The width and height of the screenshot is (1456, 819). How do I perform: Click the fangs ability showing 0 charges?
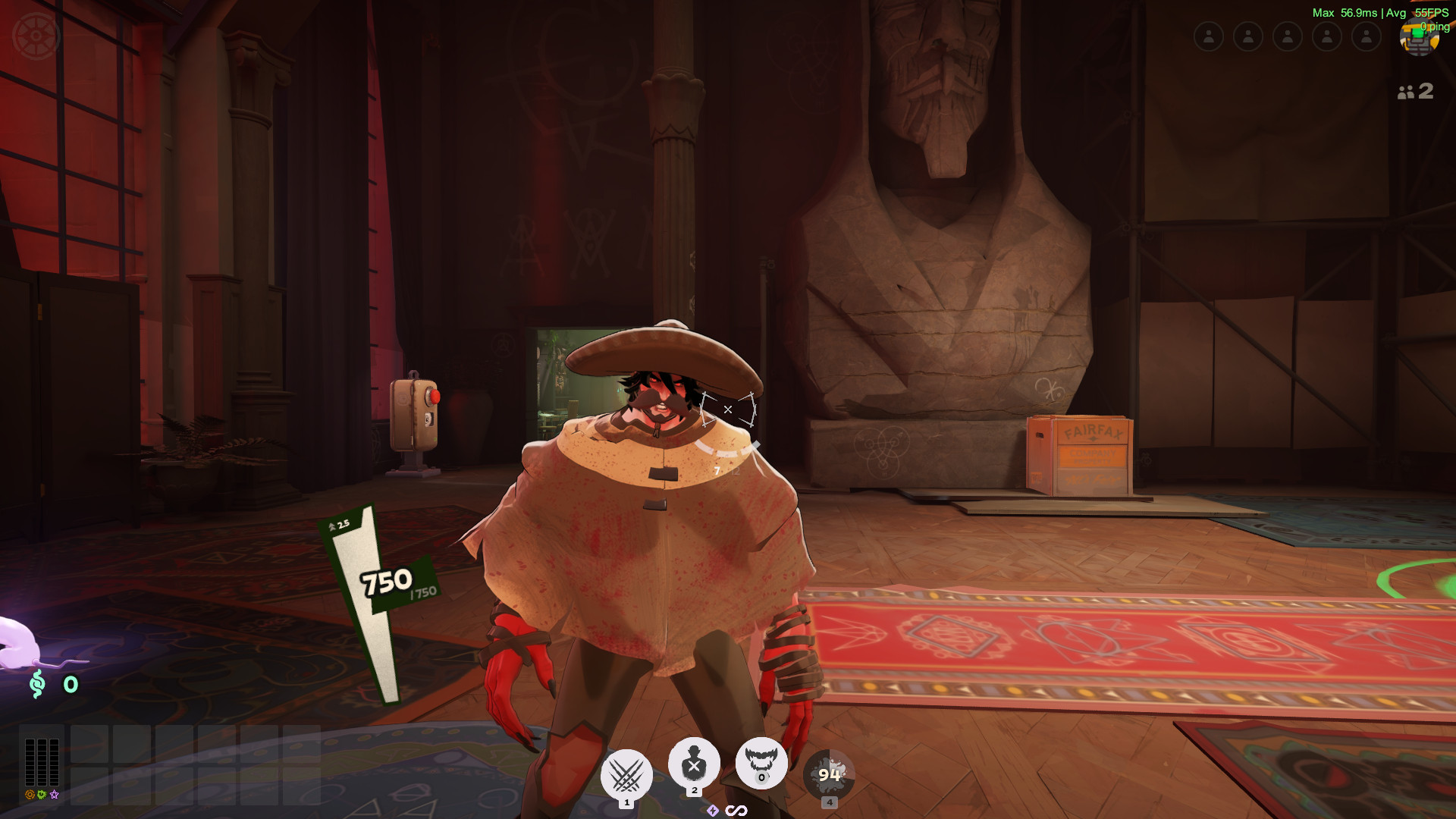(760, 764)
